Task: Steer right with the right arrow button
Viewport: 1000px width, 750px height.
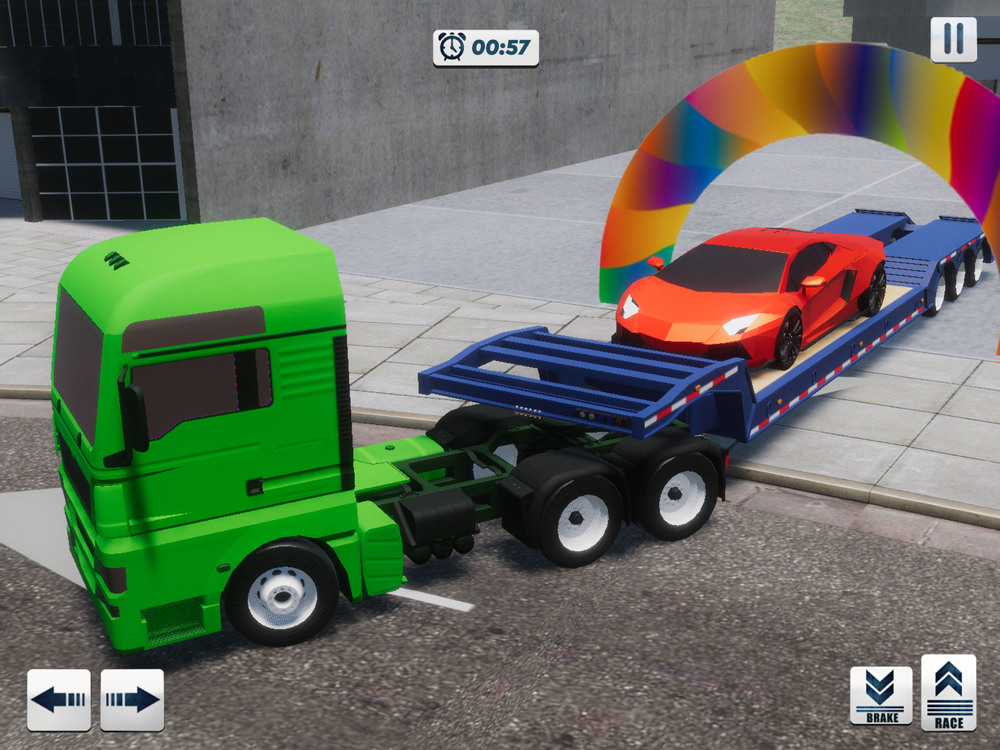Action: point(132,699)
